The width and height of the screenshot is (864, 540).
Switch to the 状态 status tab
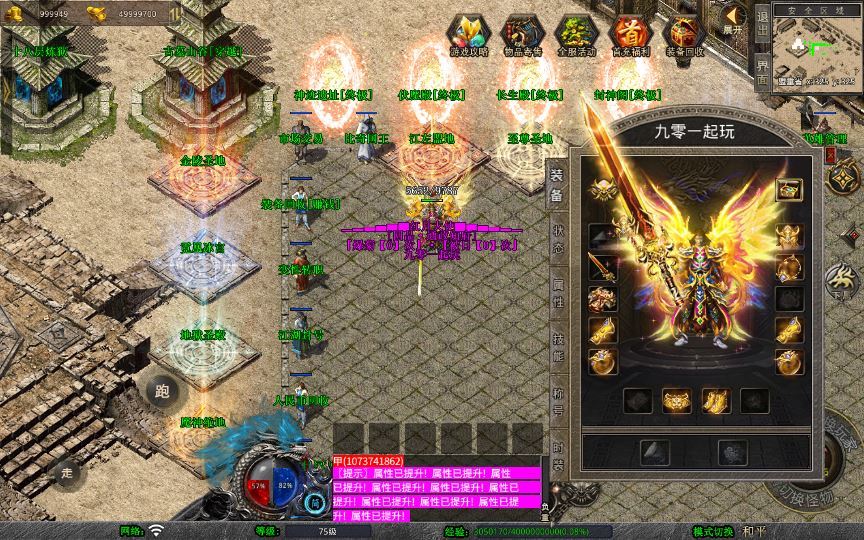(558, 236)
